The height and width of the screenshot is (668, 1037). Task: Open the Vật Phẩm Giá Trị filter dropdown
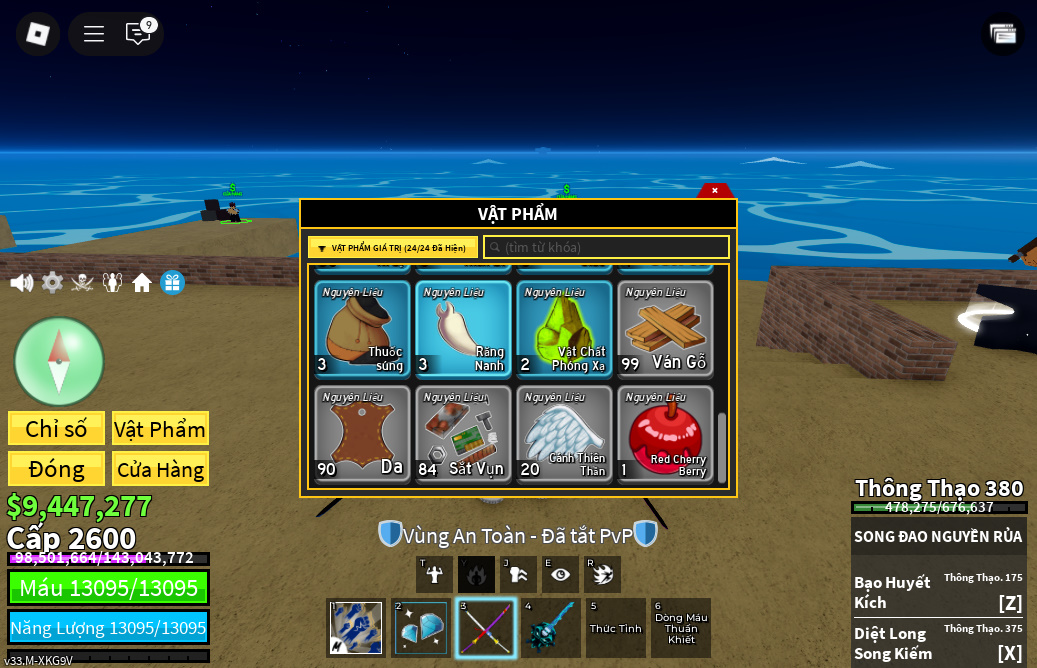(x=393, y=248)
